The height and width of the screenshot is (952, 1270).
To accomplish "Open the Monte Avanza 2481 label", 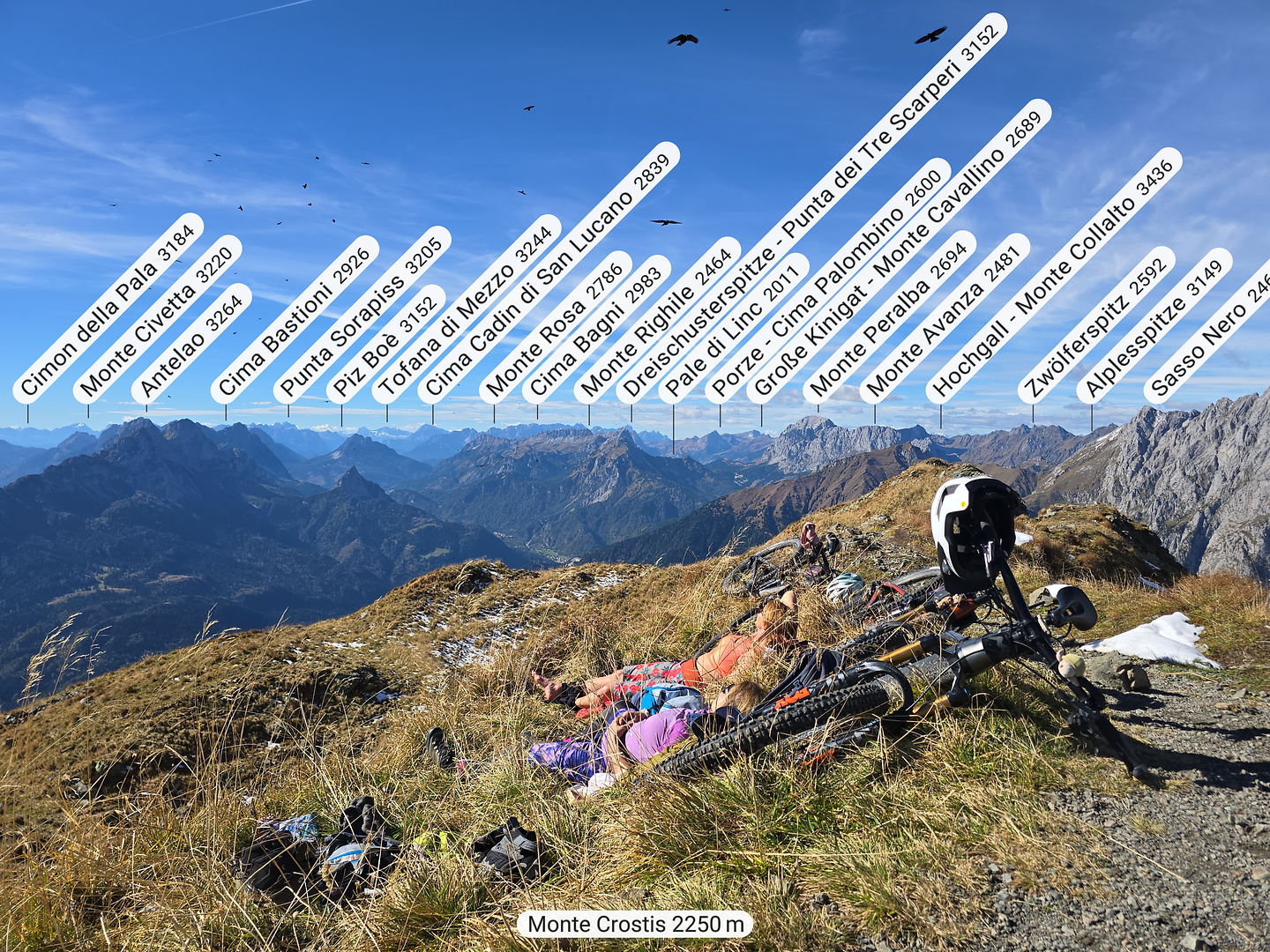I will (x=945, y=318).
